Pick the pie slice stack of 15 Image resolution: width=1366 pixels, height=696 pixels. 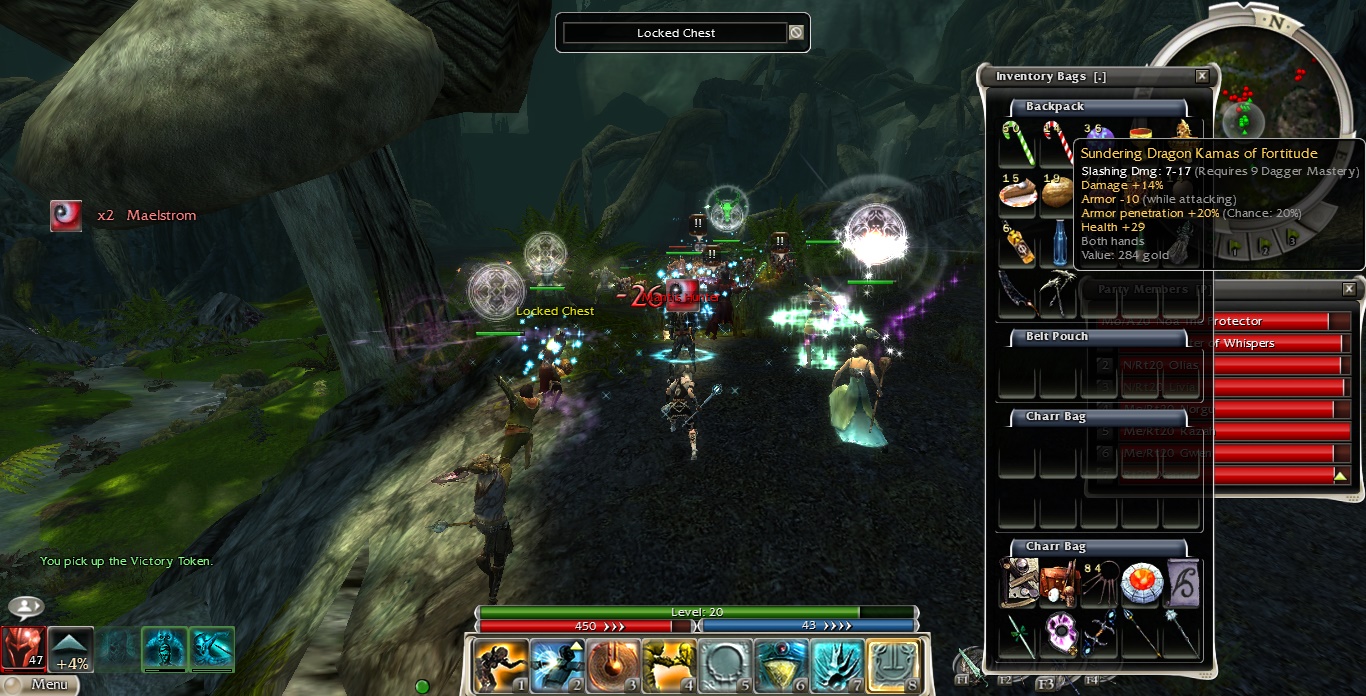click(x=1017, y=193)
